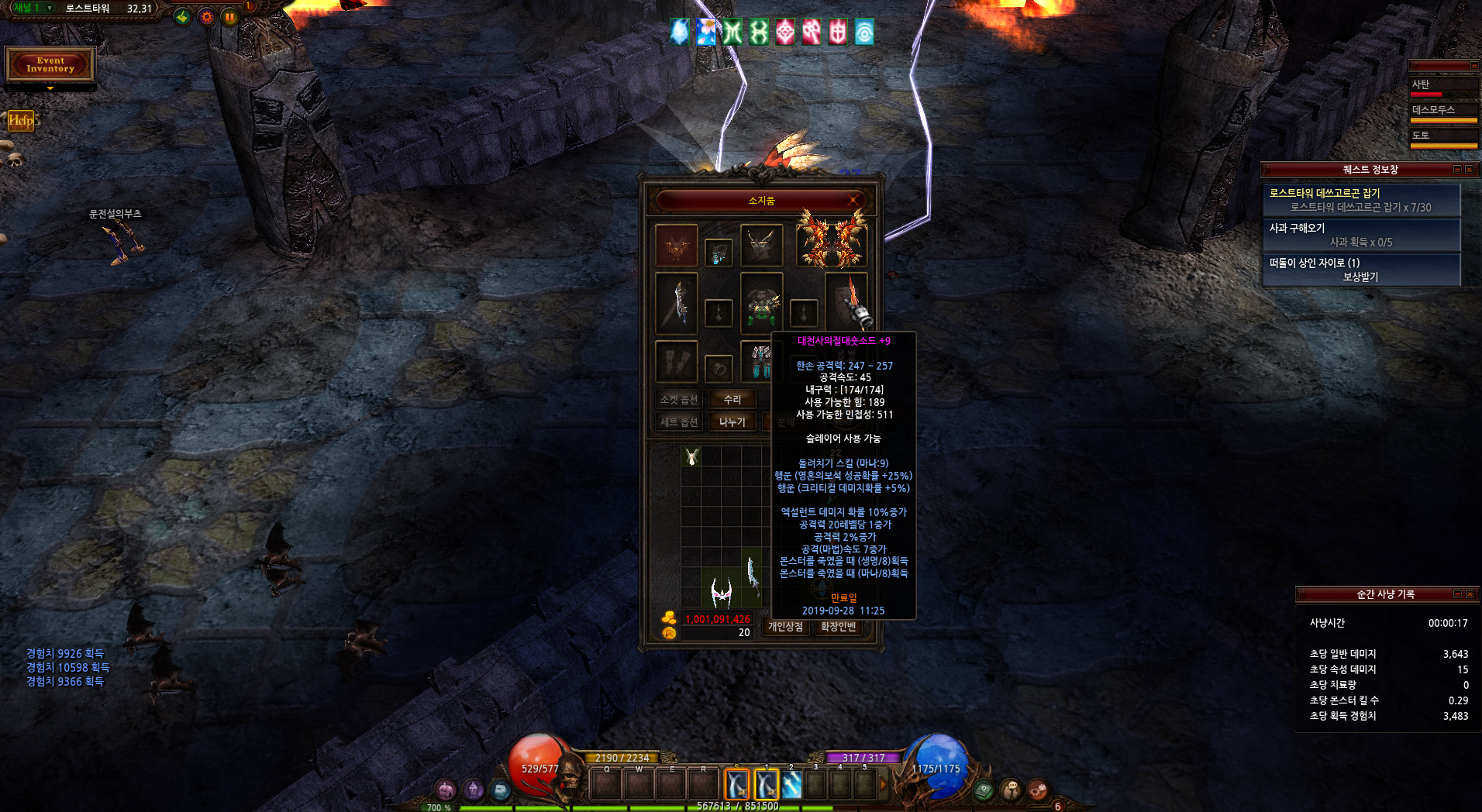Image resolution: width=1482 pixels, height=812 pixels.
Task: Close the 퀘스트 정보창 quest window
Action: pyautogui.click(x=1469, y=169)
